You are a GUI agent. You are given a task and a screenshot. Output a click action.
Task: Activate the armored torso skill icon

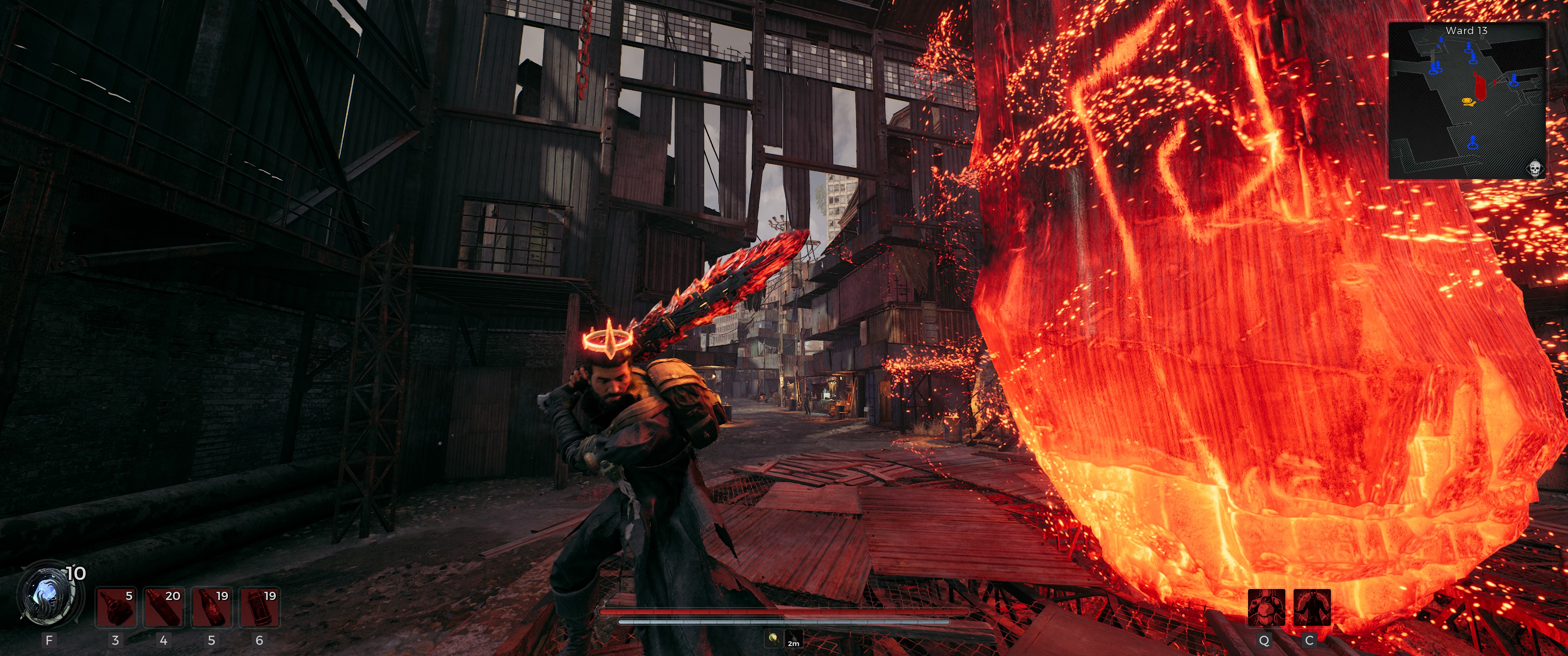(x=1266, y=607)
